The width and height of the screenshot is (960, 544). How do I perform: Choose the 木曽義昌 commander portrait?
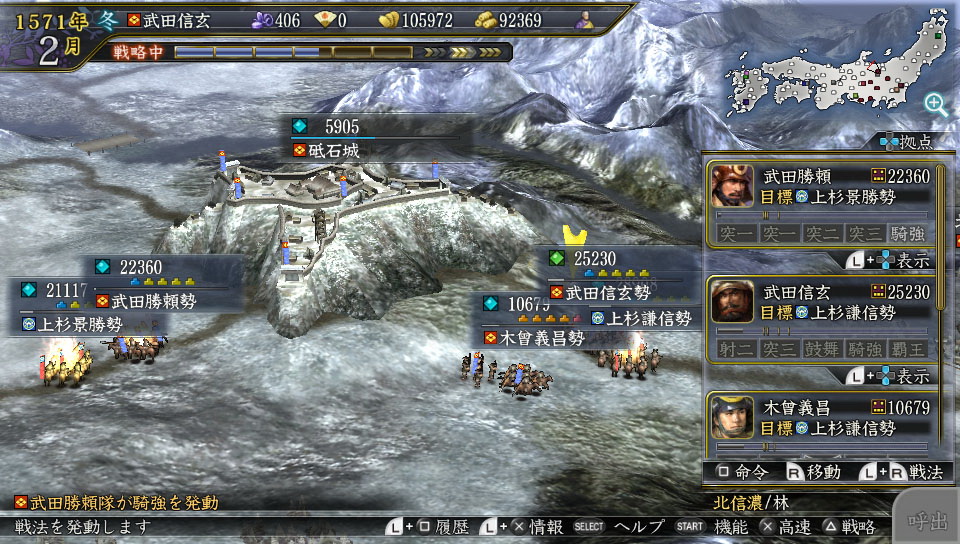coord(733,417)
